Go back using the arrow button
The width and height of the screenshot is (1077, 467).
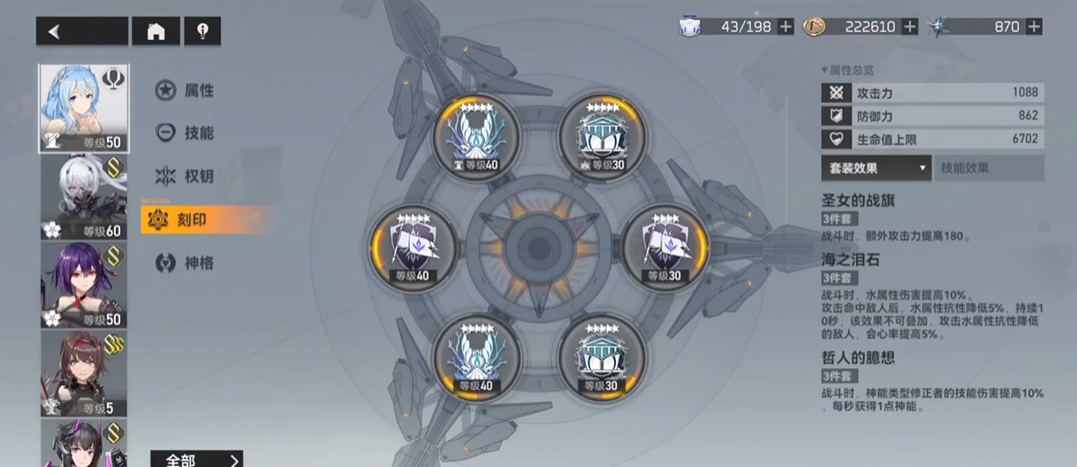[80, 31]
